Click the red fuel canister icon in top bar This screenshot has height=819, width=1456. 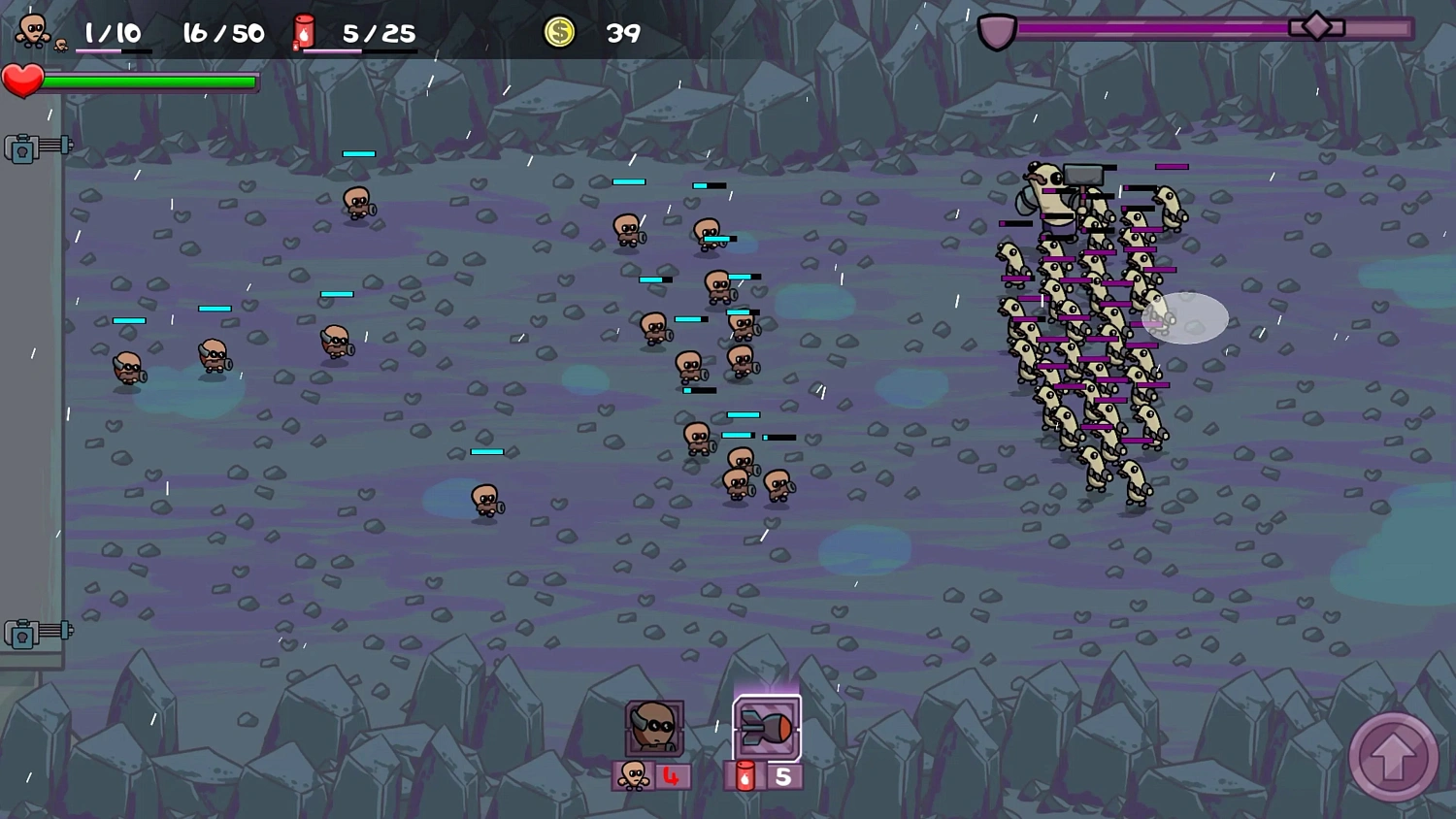click(304, 30)
